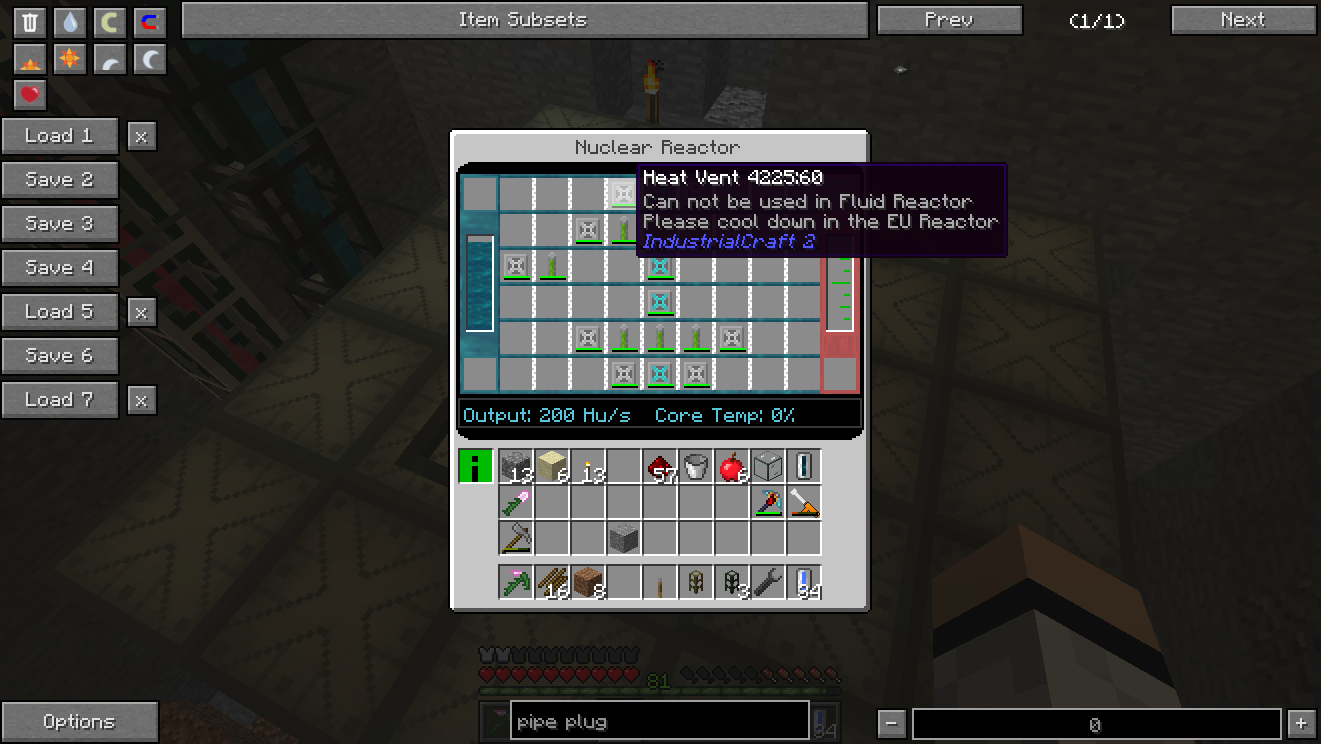Image resolution: width=1321 pixels, height=744 pixels.
Task: Click the trash can delete-mode icon
Action: click(30, 22)
